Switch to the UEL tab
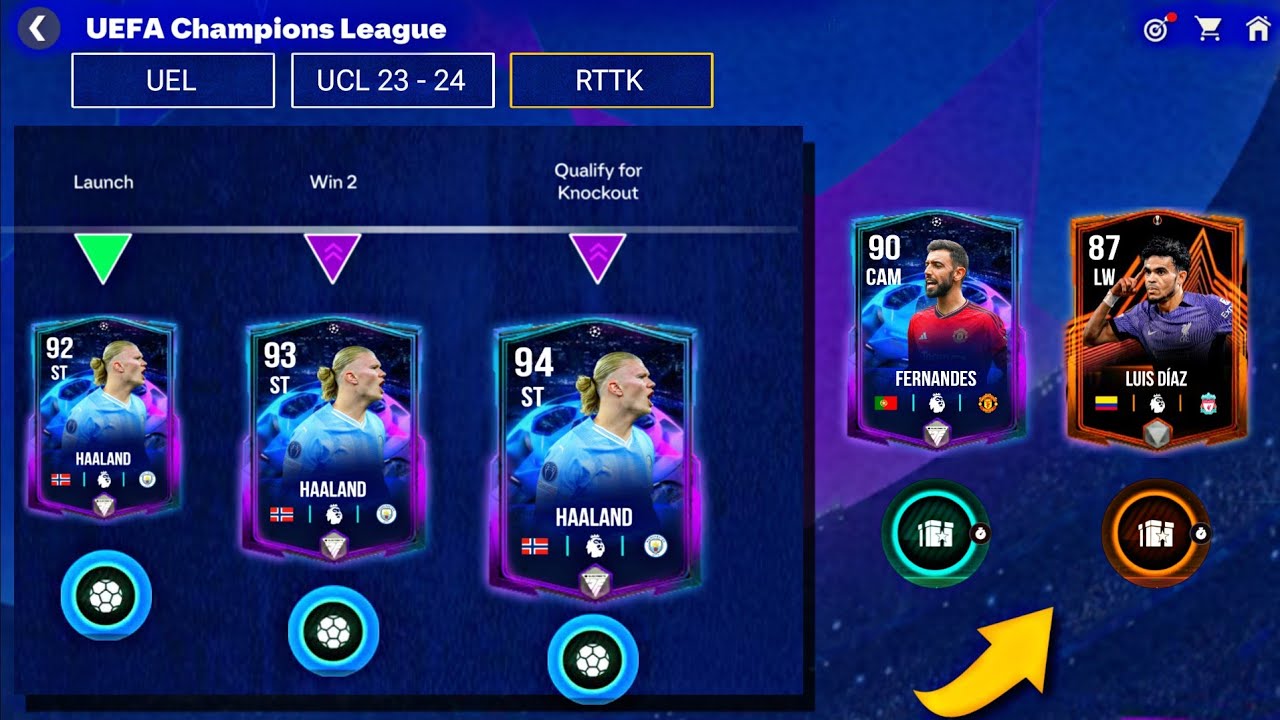1280x720 pixels. 172,80
